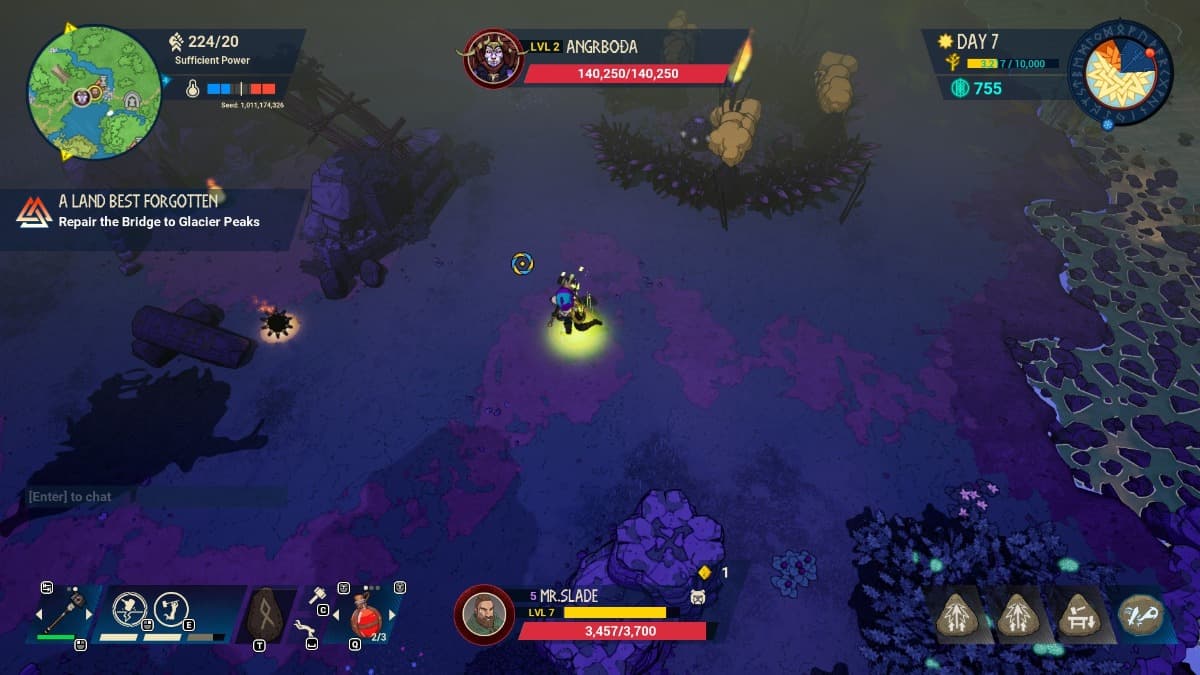The width and height of the screenshot is (1200, 675).
Task: Select the A Land Best Forgotten quest tracker
Action: click(x=138, y=212)
